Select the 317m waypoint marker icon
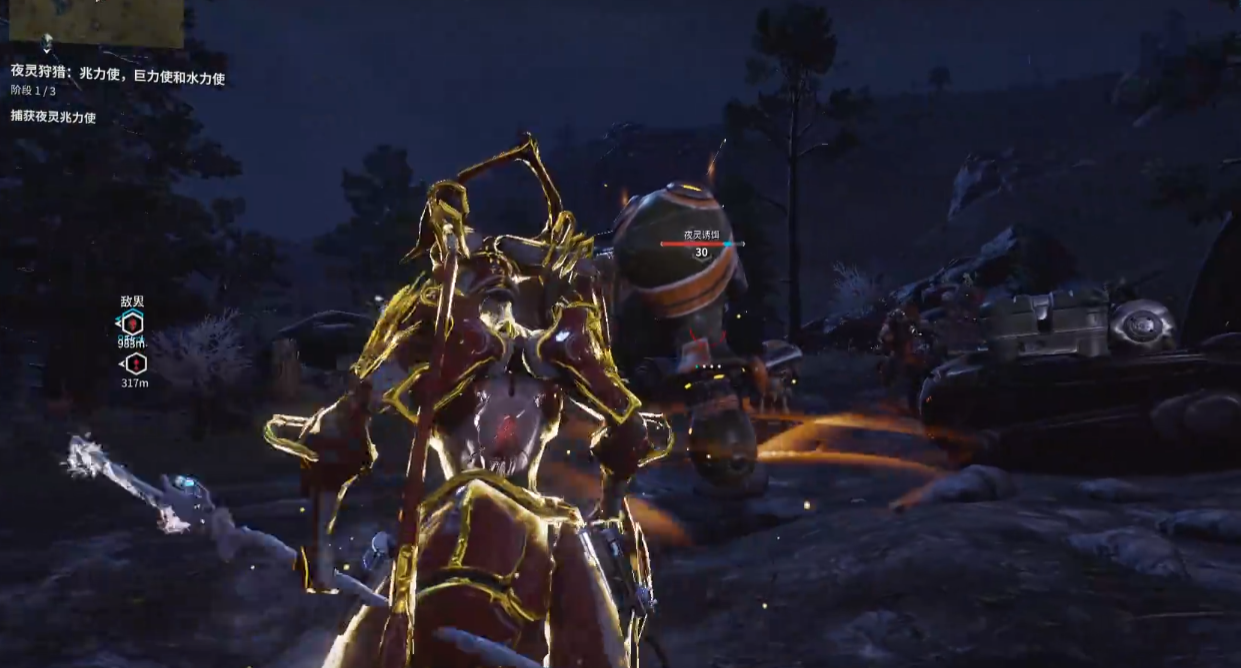Screen dimensions: 1241x668 coord(134,364)
